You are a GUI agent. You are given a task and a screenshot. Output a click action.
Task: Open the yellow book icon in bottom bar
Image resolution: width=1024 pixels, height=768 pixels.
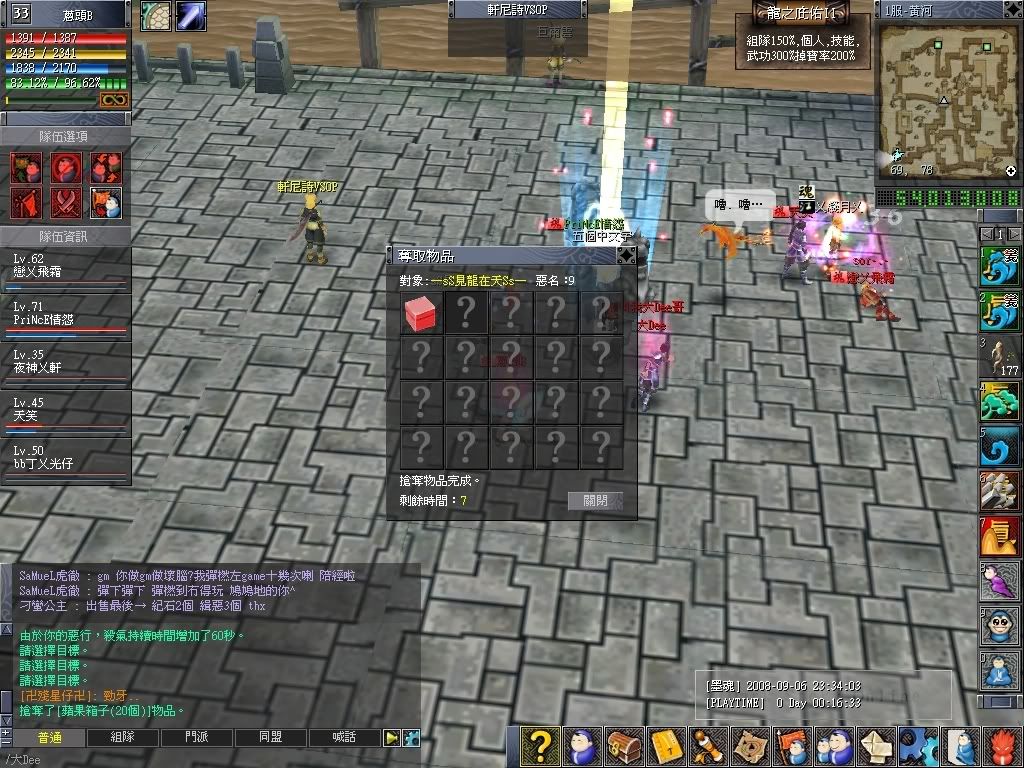666,746
